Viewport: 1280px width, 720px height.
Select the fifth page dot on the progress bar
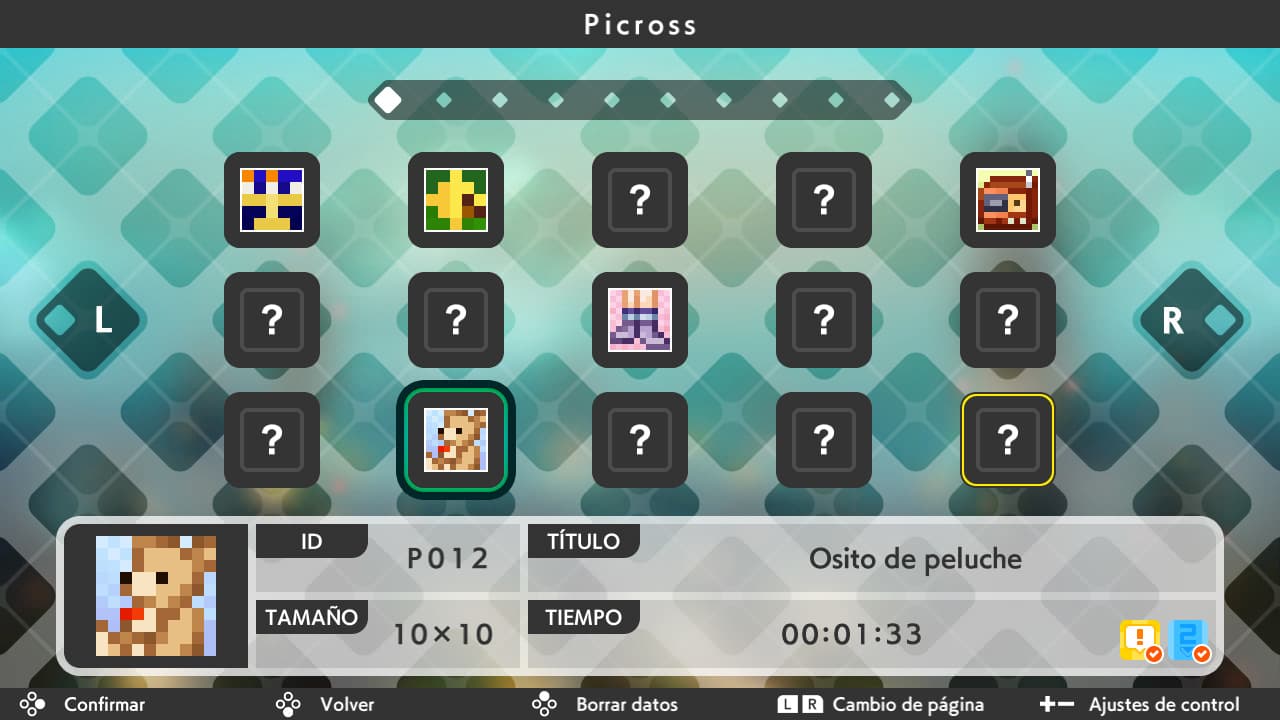[611, 99]
